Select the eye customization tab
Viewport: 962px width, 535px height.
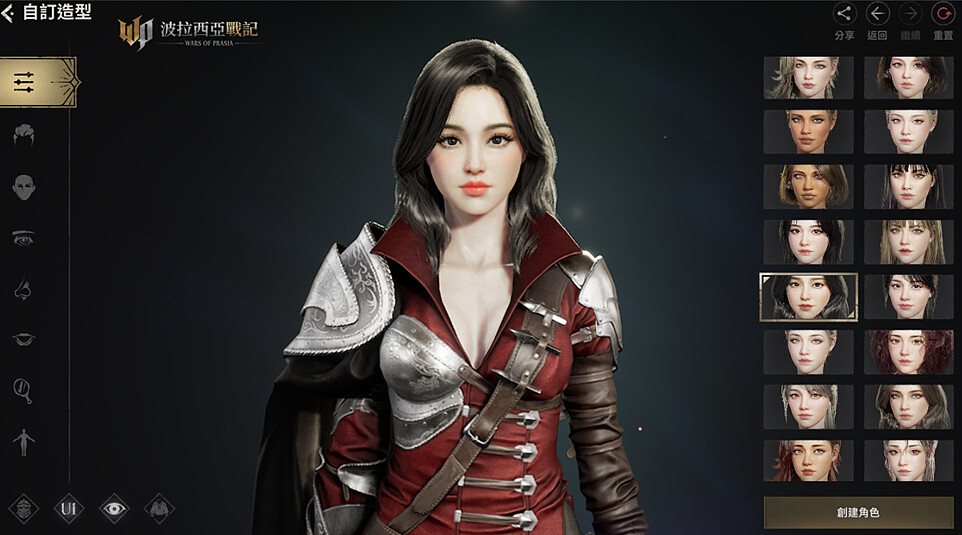click(x=24, y=238)
